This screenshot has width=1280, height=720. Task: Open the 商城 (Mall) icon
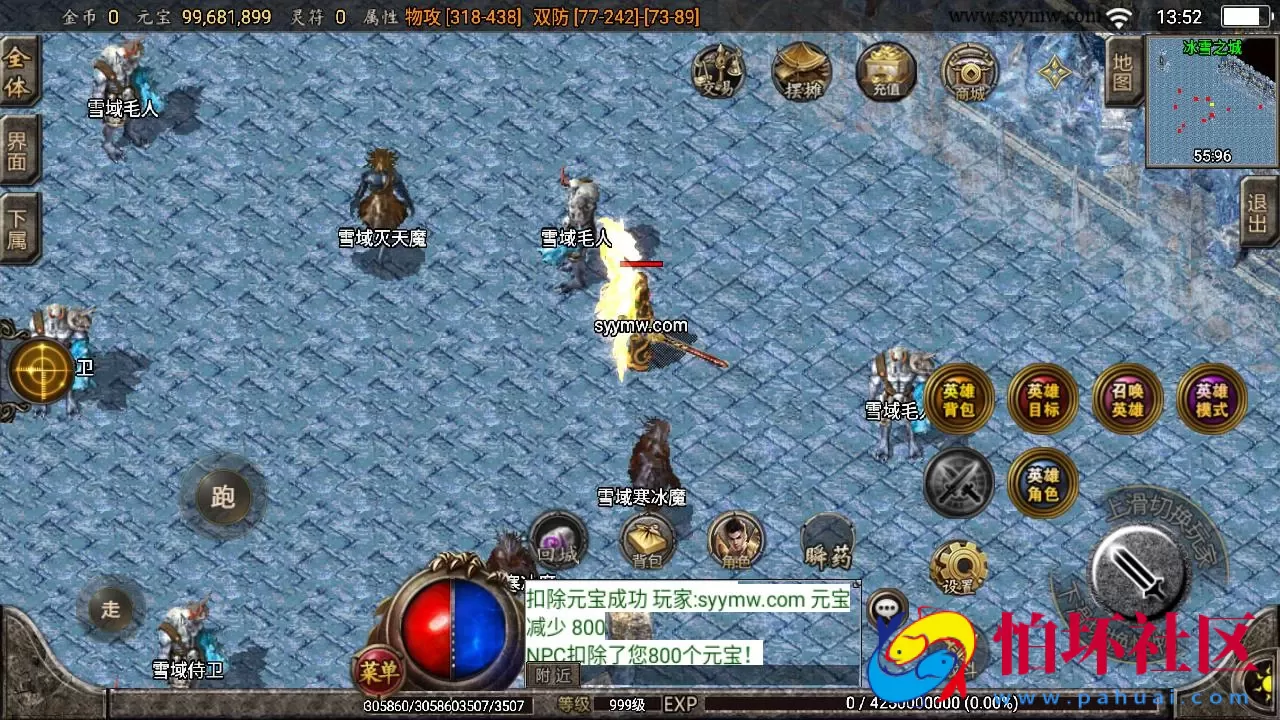(x=969, y=72)
